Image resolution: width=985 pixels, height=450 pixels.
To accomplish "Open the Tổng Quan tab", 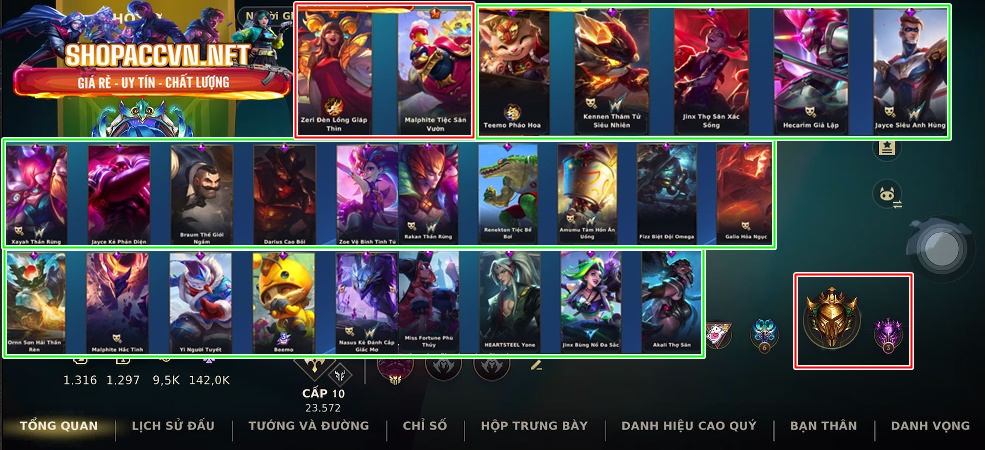I will pyautogui.click(x=59, y=426).
